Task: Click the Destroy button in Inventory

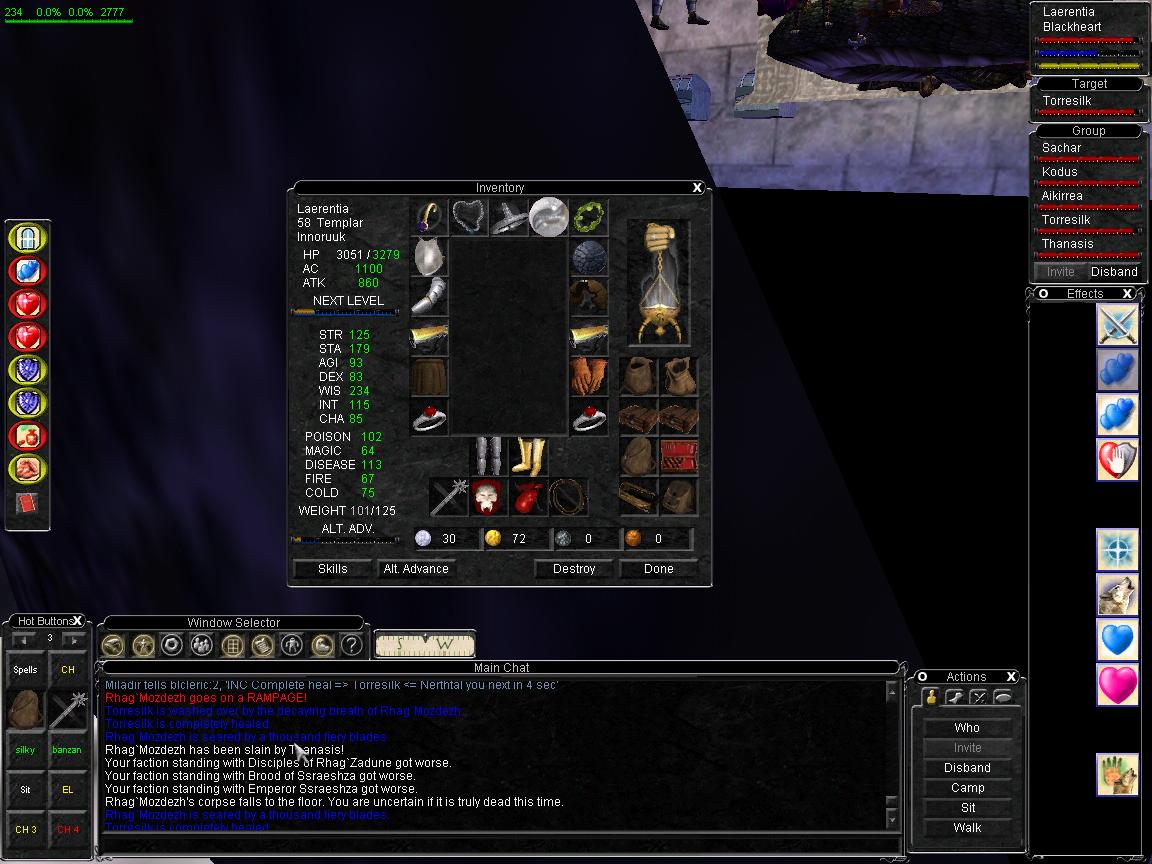Action: click(573, 569)
